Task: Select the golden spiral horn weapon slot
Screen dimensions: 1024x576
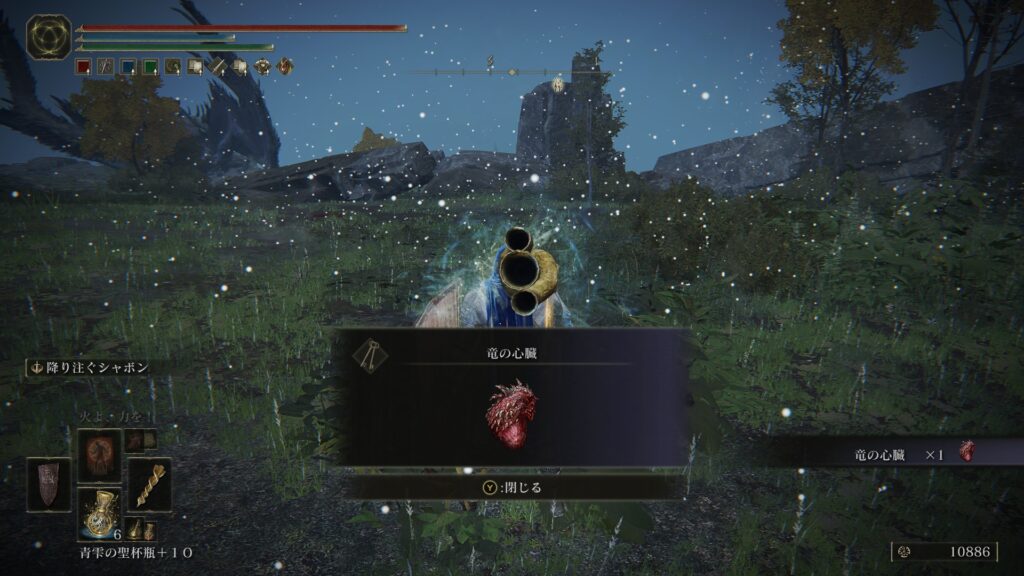Action: pos(149,484)
